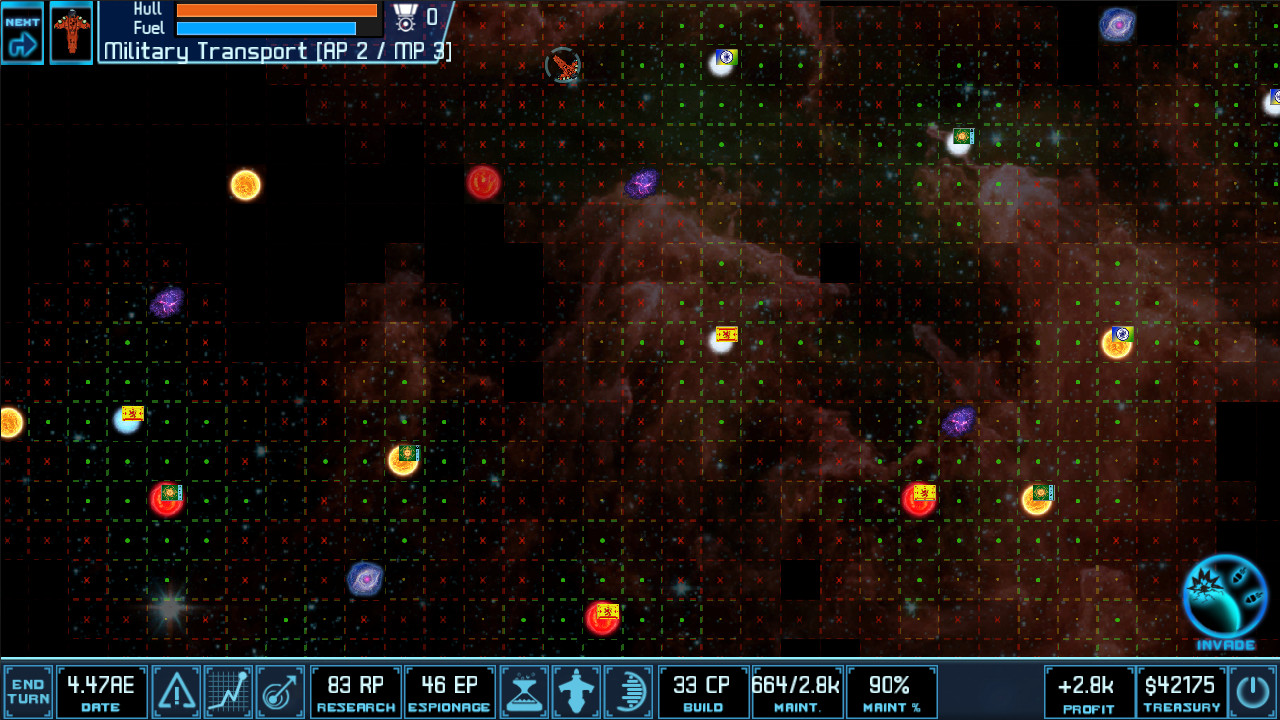Open the alerts warning icon
This screenshot has width=1280, height=720.
176,691
